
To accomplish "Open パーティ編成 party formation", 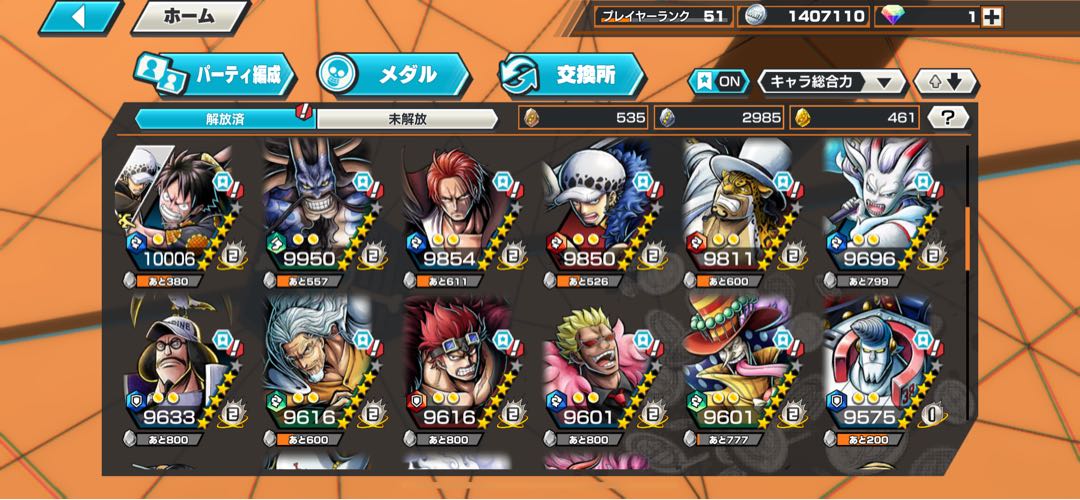I will pyautogui.click(x=215, y=76).
